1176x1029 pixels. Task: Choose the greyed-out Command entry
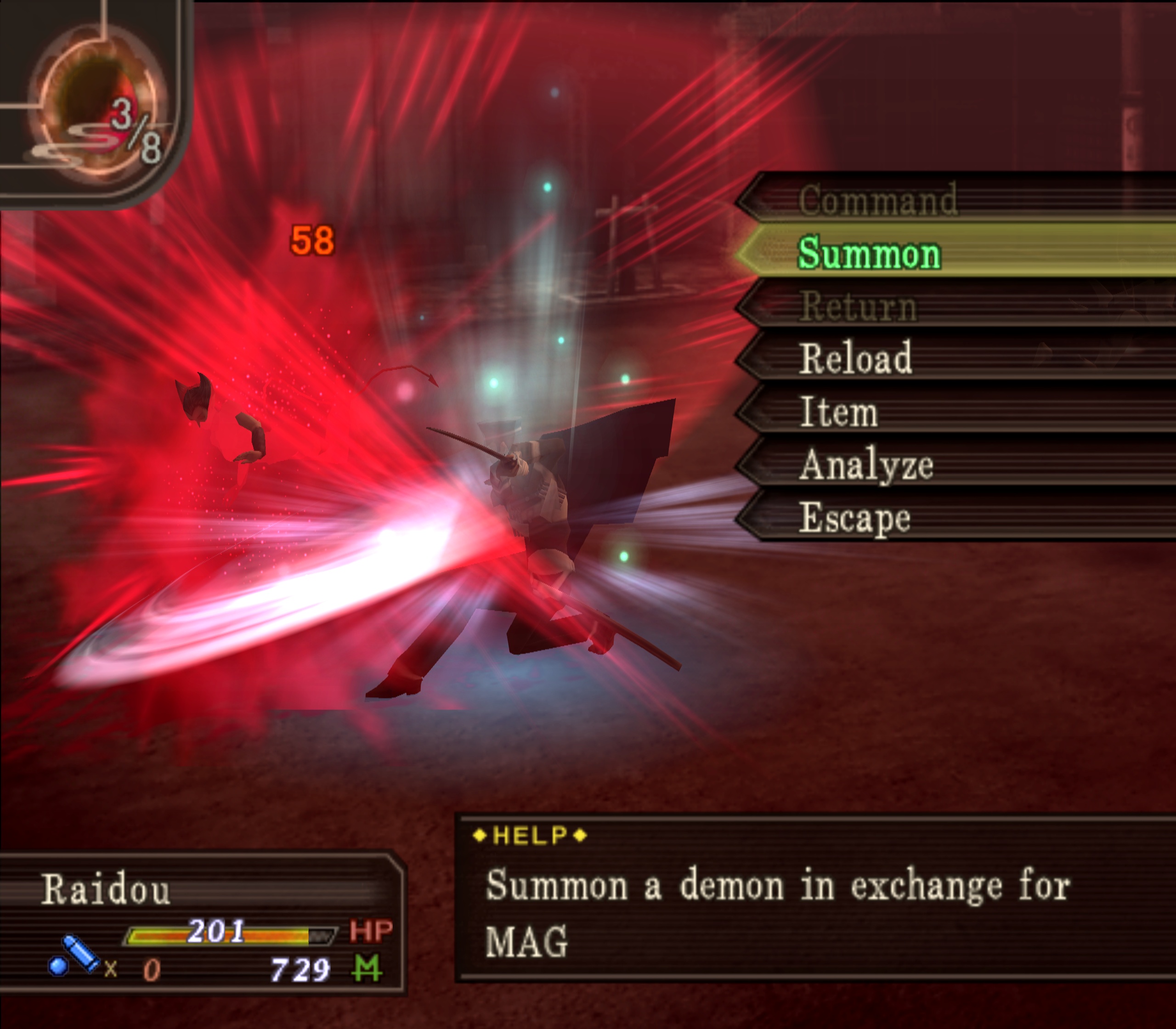877,200
